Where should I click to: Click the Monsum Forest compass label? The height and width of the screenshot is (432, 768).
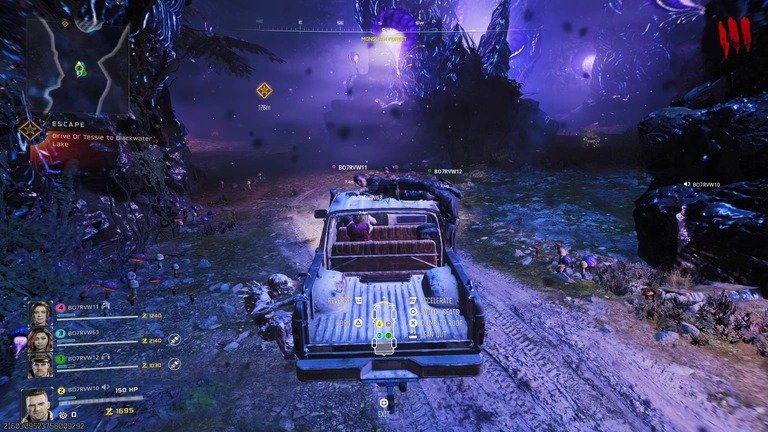point(383,39)
